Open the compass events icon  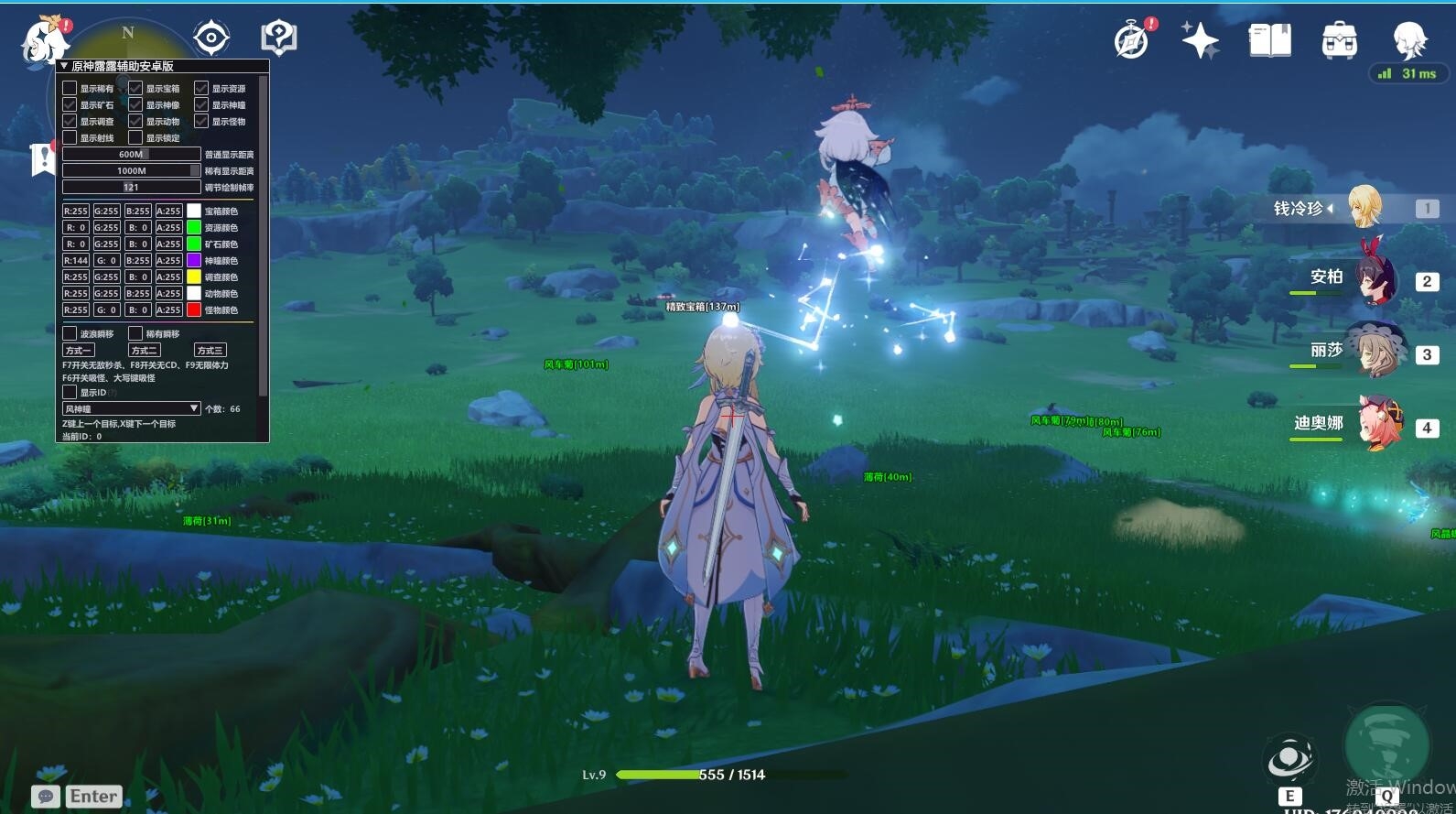click(1132, 40)
